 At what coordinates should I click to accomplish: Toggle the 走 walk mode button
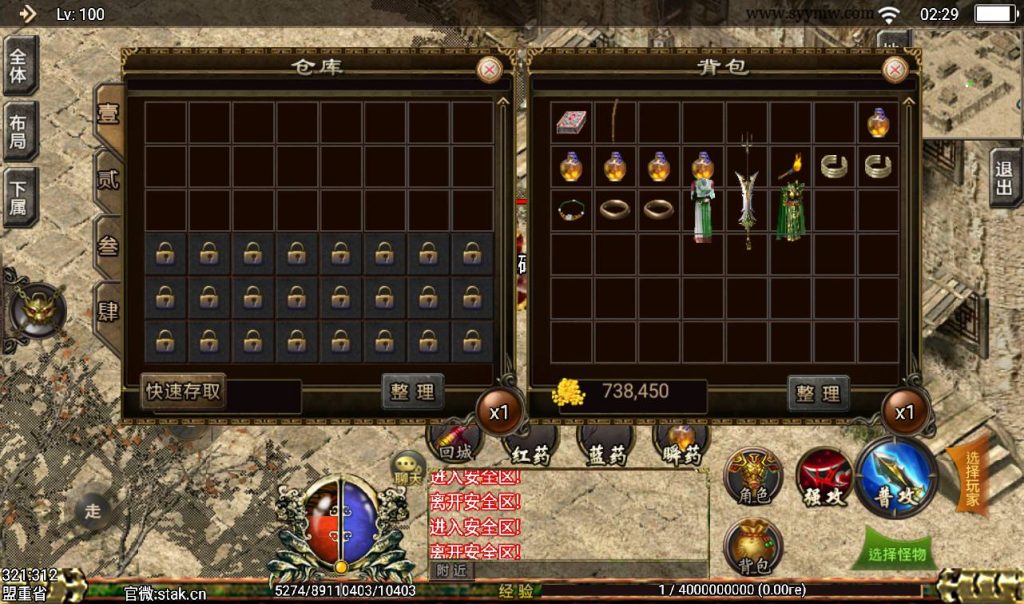[93, 511]
